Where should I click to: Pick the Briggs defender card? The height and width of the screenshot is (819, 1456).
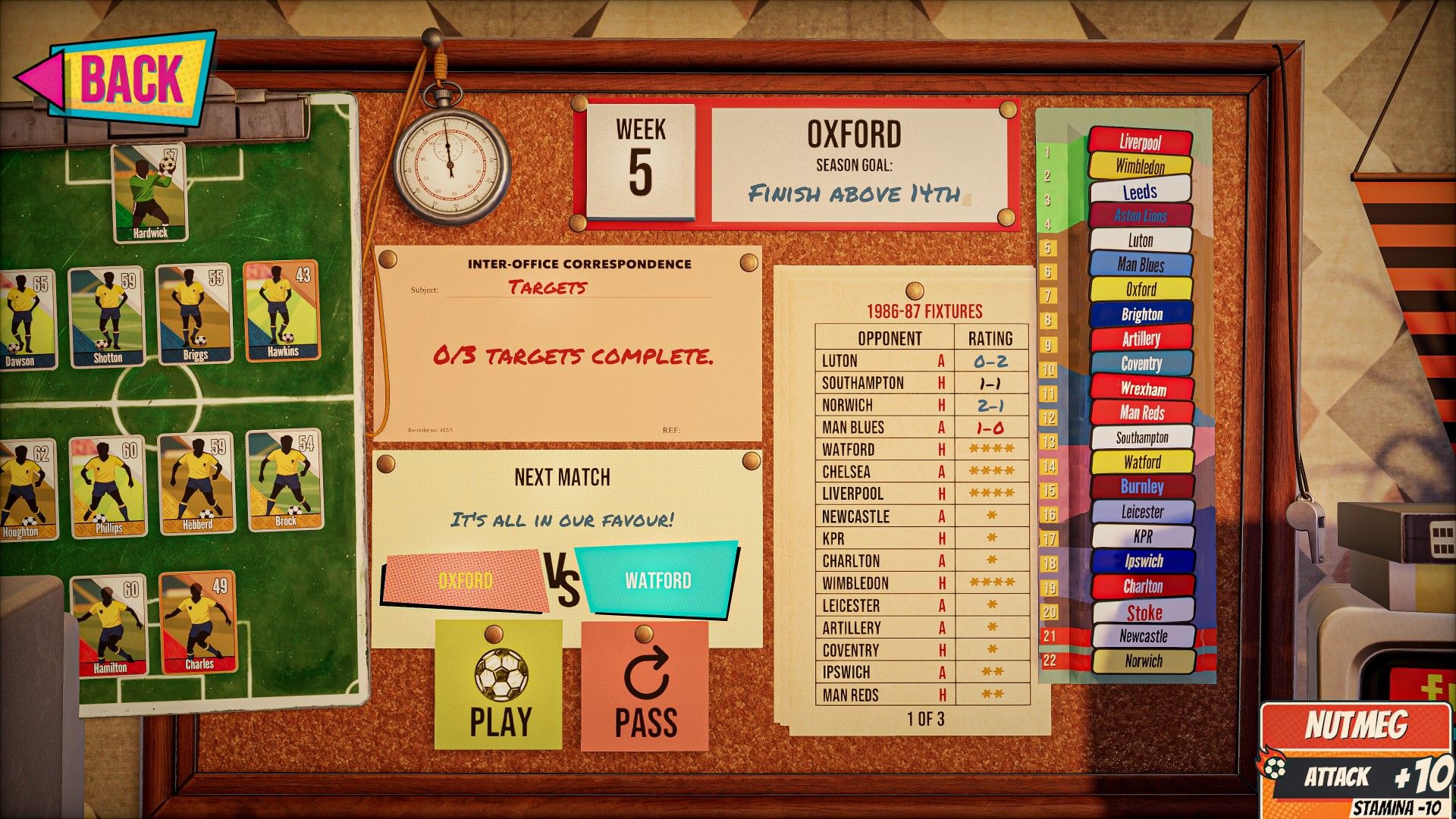tap(194, 314)
